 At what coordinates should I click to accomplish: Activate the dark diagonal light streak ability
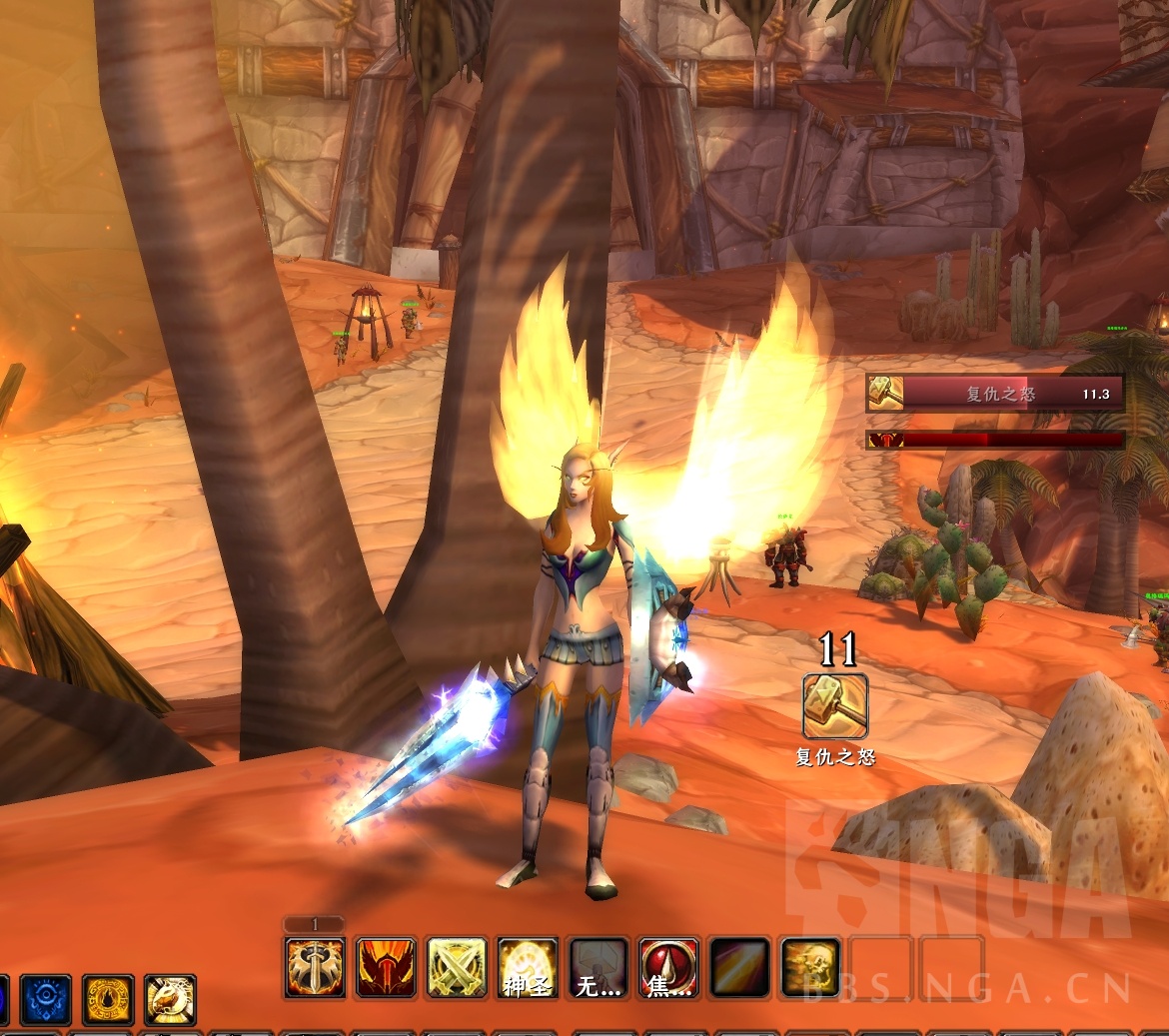click(x=739, y=967)
